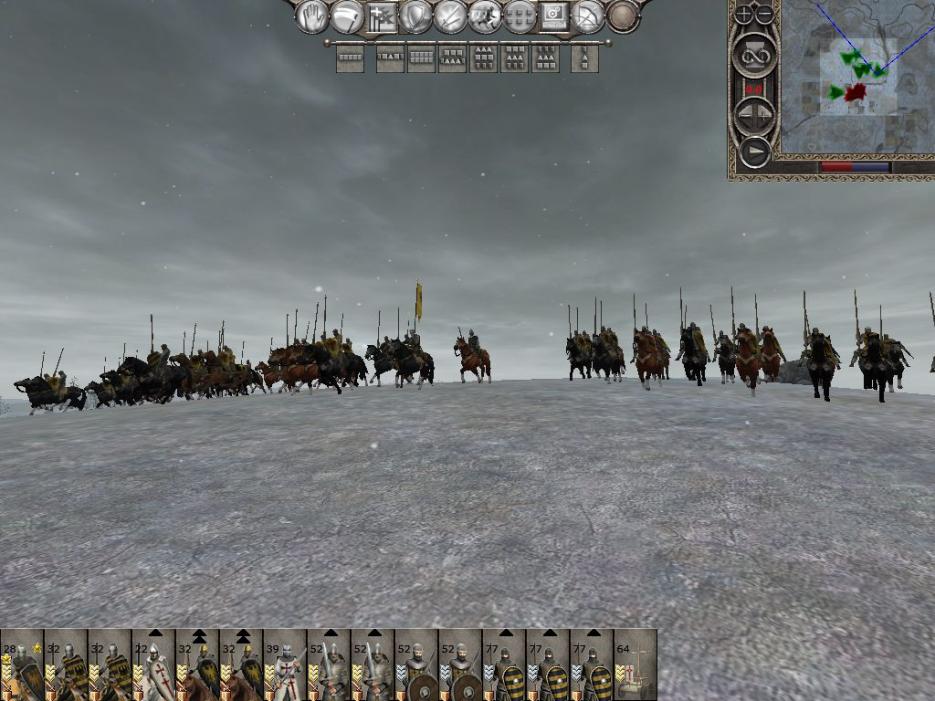
Task: Activate the special ability round button
Action: tap(623, 16)
